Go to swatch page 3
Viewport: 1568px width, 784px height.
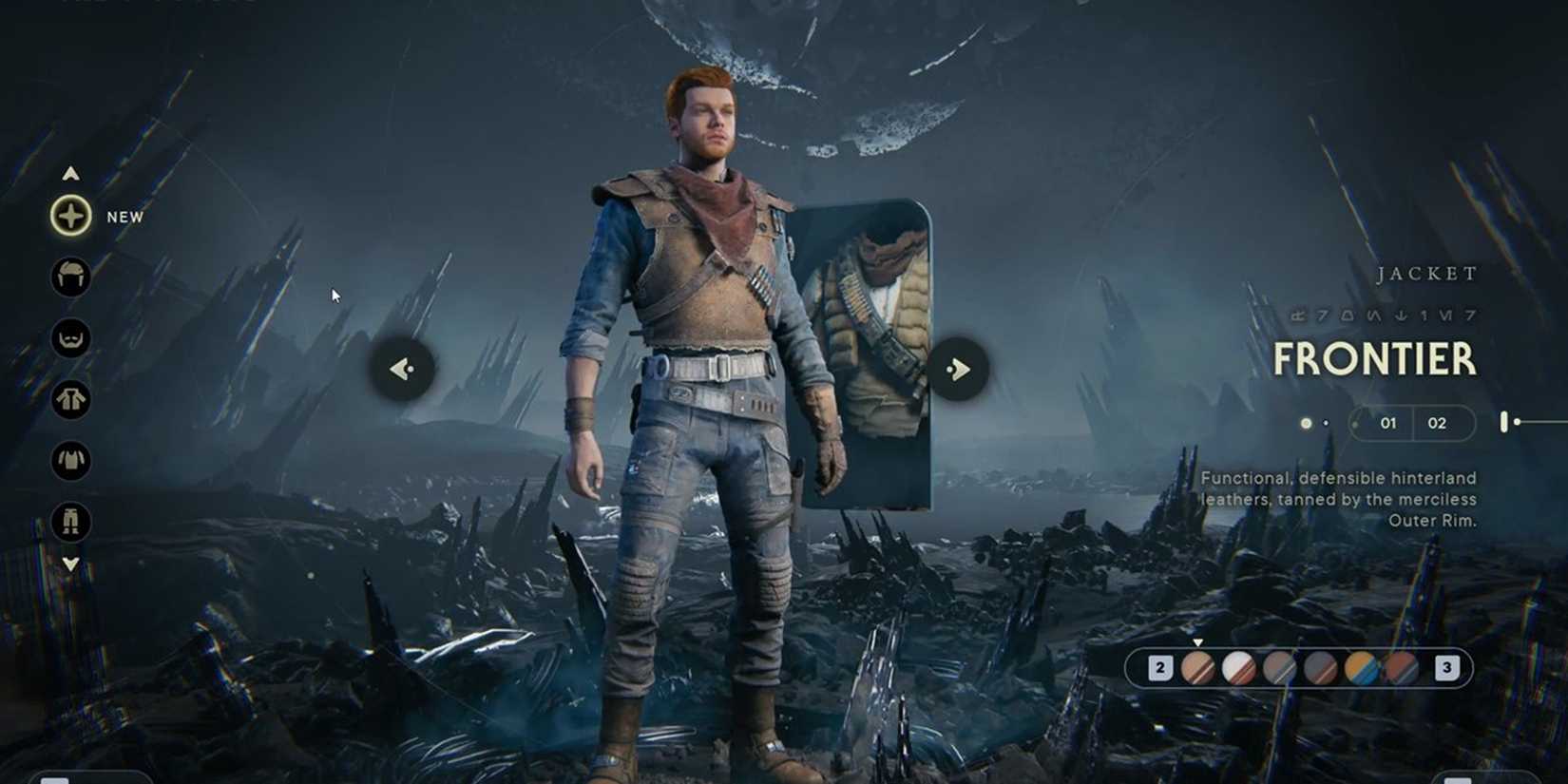click(1445, 667)
